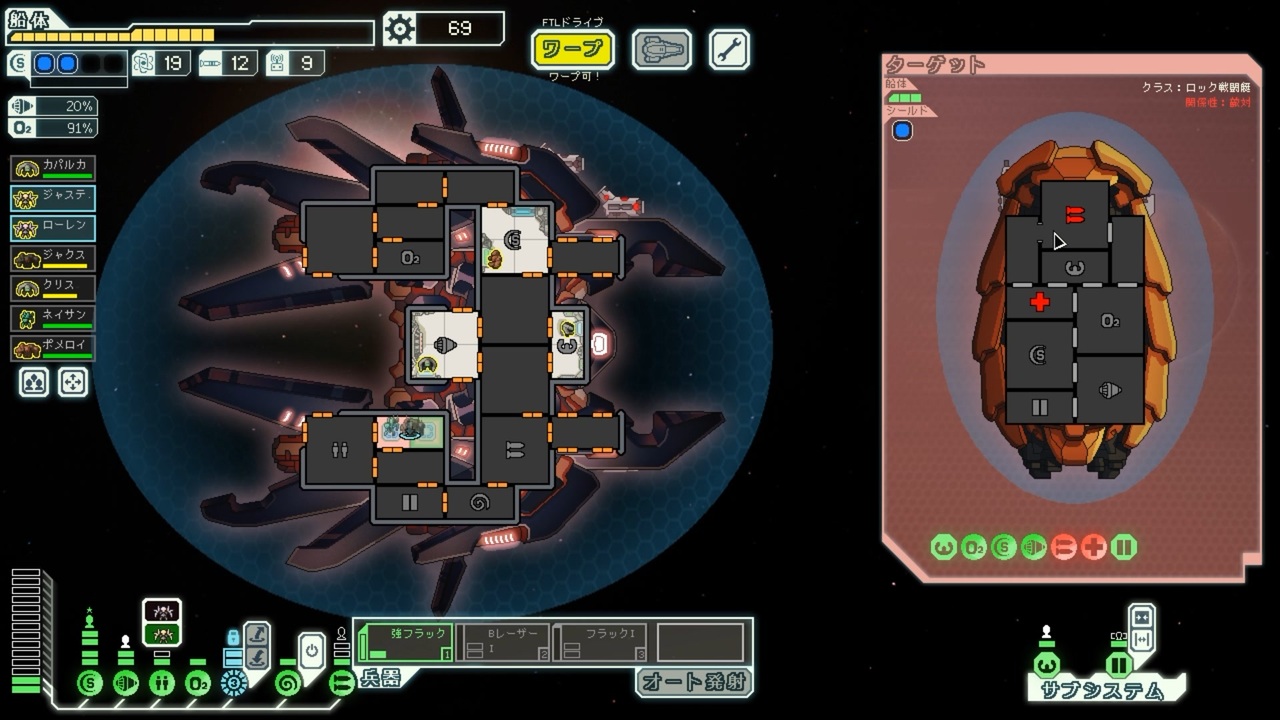Click the oxygen system power icon
The height and width of the screenshot is (720, 1280).
(198, 684)
